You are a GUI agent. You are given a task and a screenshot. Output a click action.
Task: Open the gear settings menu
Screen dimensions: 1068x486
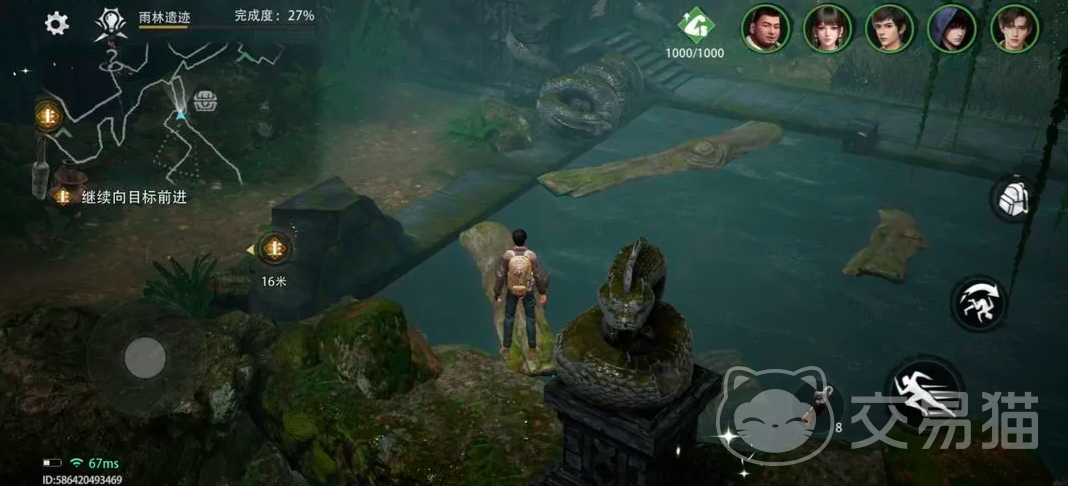point(57,24)
